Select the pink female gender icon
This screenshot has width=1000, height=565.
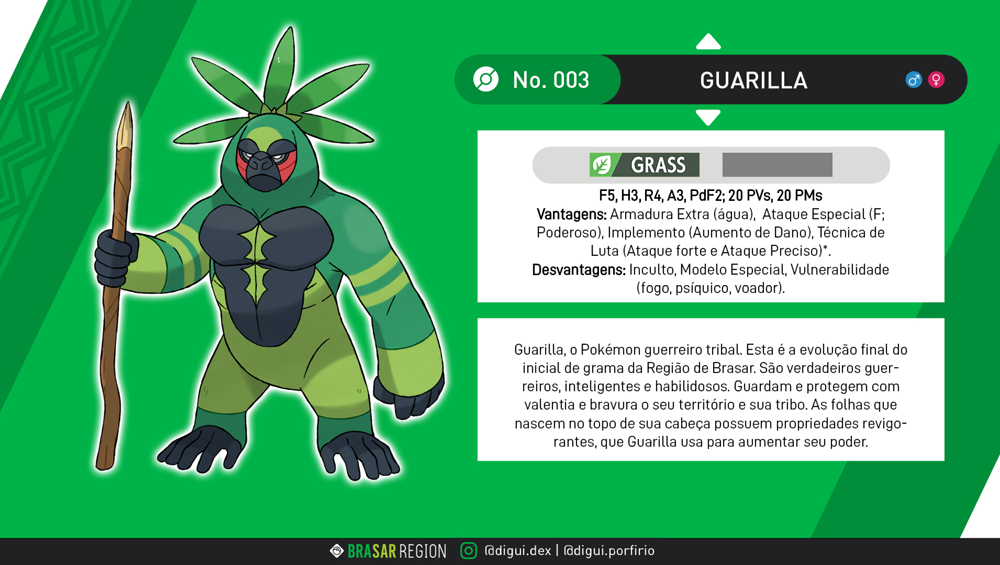click(936, 80)
